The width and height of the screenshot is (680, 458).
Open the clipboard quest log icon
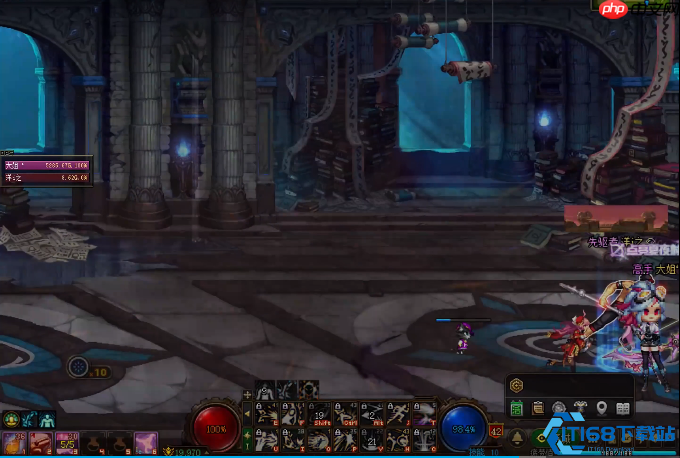538,408
